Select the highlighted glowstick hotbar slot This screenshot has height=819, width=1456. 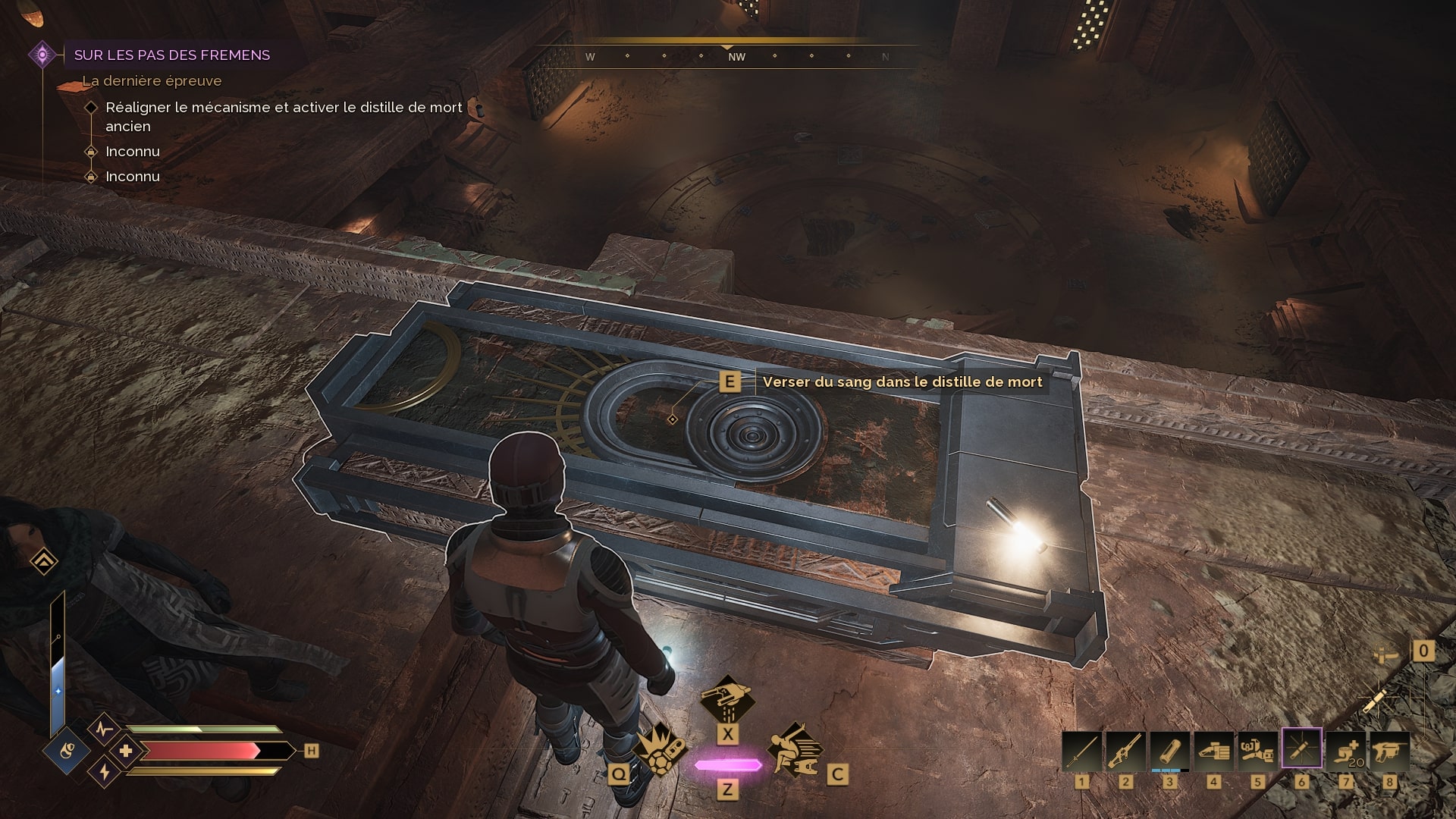[x=1301, y=749]
